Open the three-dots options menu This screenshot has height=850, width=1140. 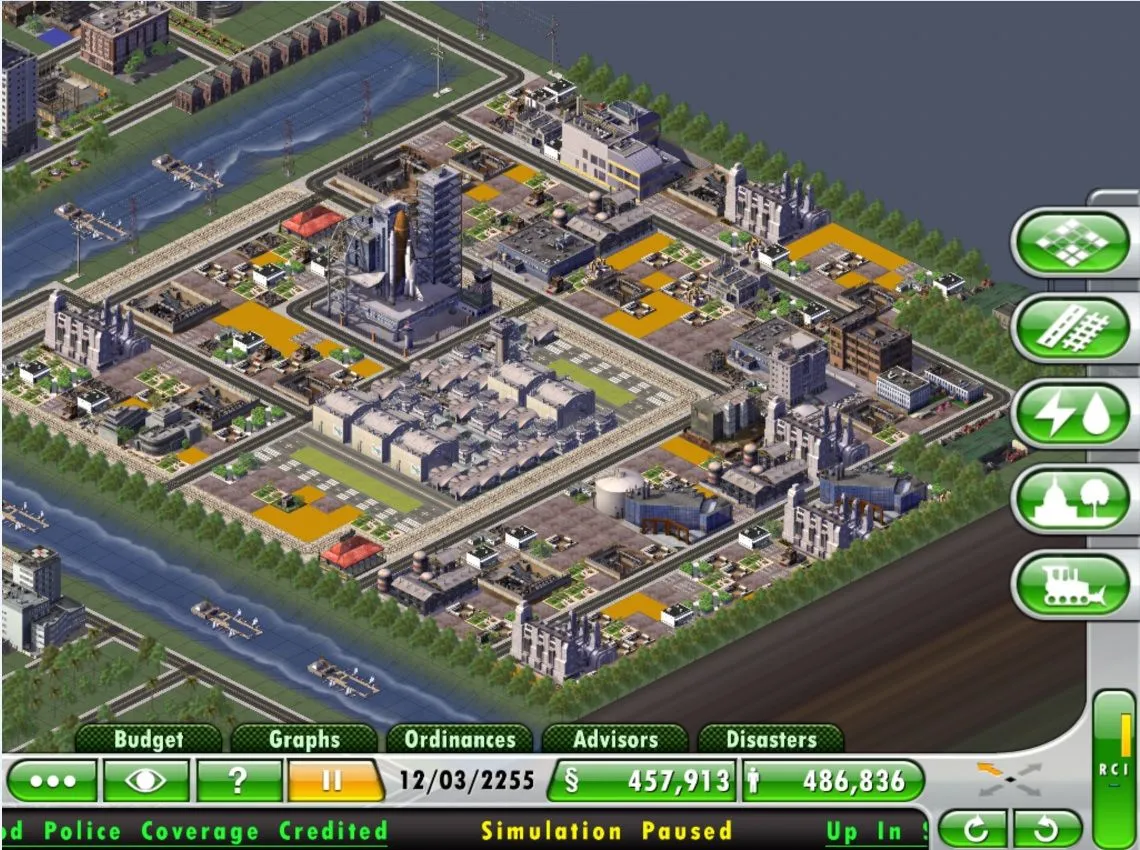52,781
